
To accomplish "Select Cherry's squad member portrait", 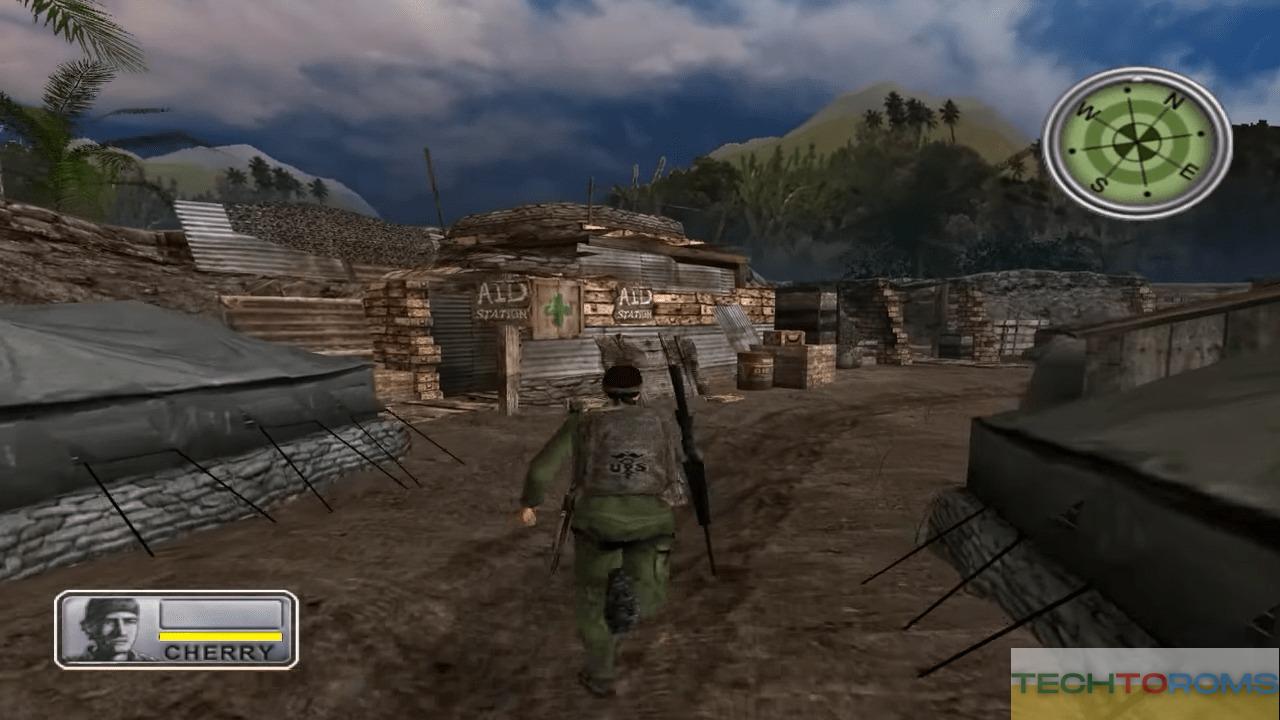I will coord(110,629).
